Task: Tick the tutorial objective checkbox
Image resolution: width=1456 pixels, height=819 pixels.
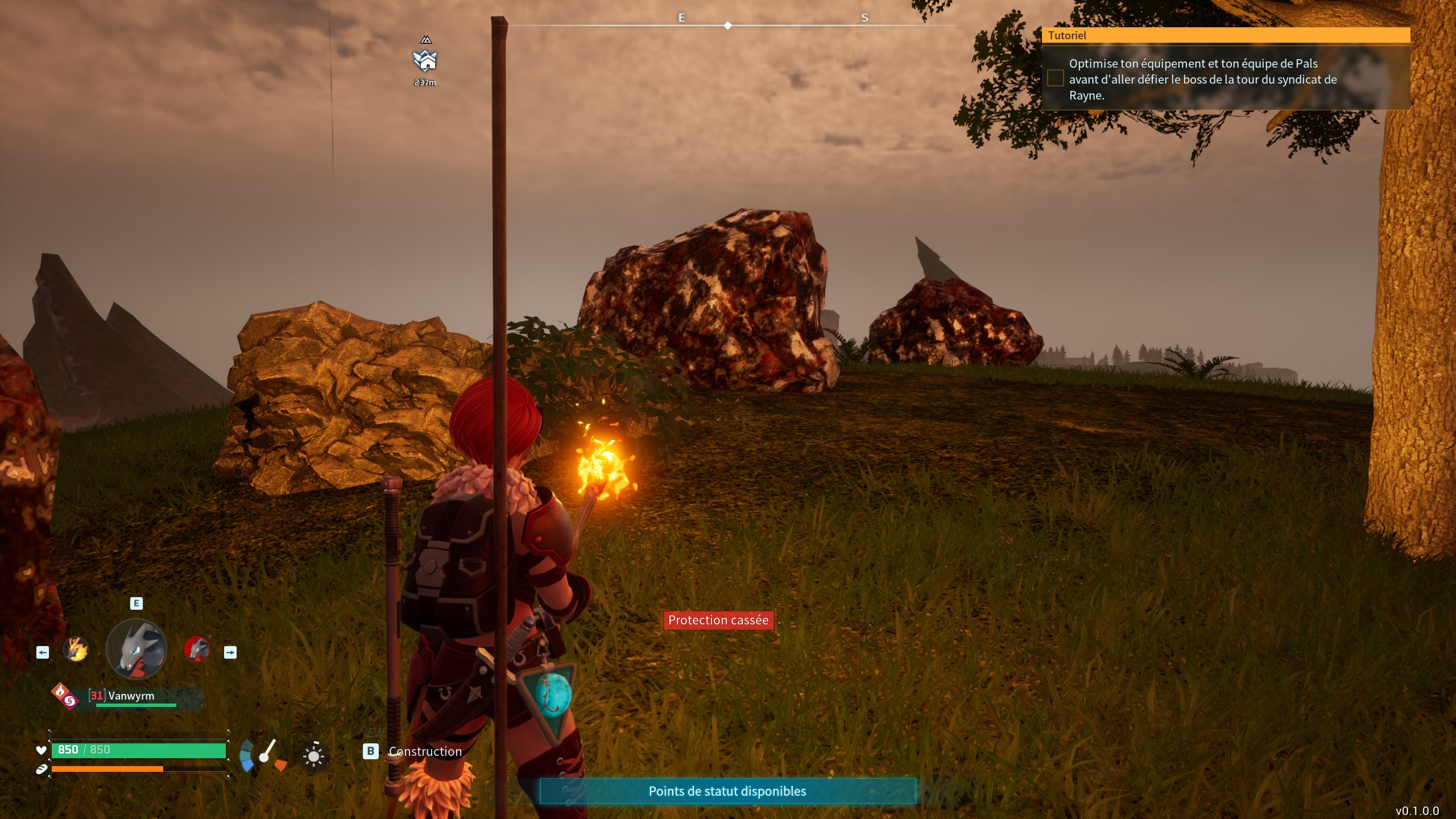Action: click(x=1055, y=78)
